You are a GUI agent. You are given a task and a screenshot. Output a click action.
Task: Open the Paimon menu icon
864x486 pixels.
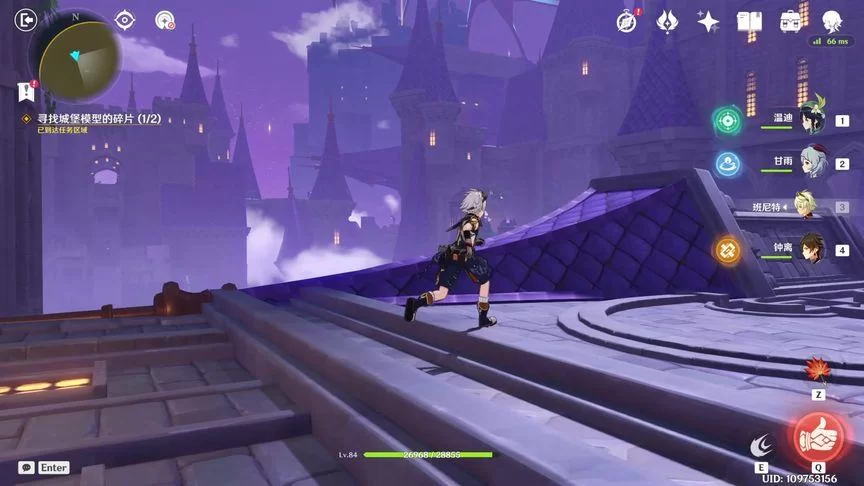831,21
